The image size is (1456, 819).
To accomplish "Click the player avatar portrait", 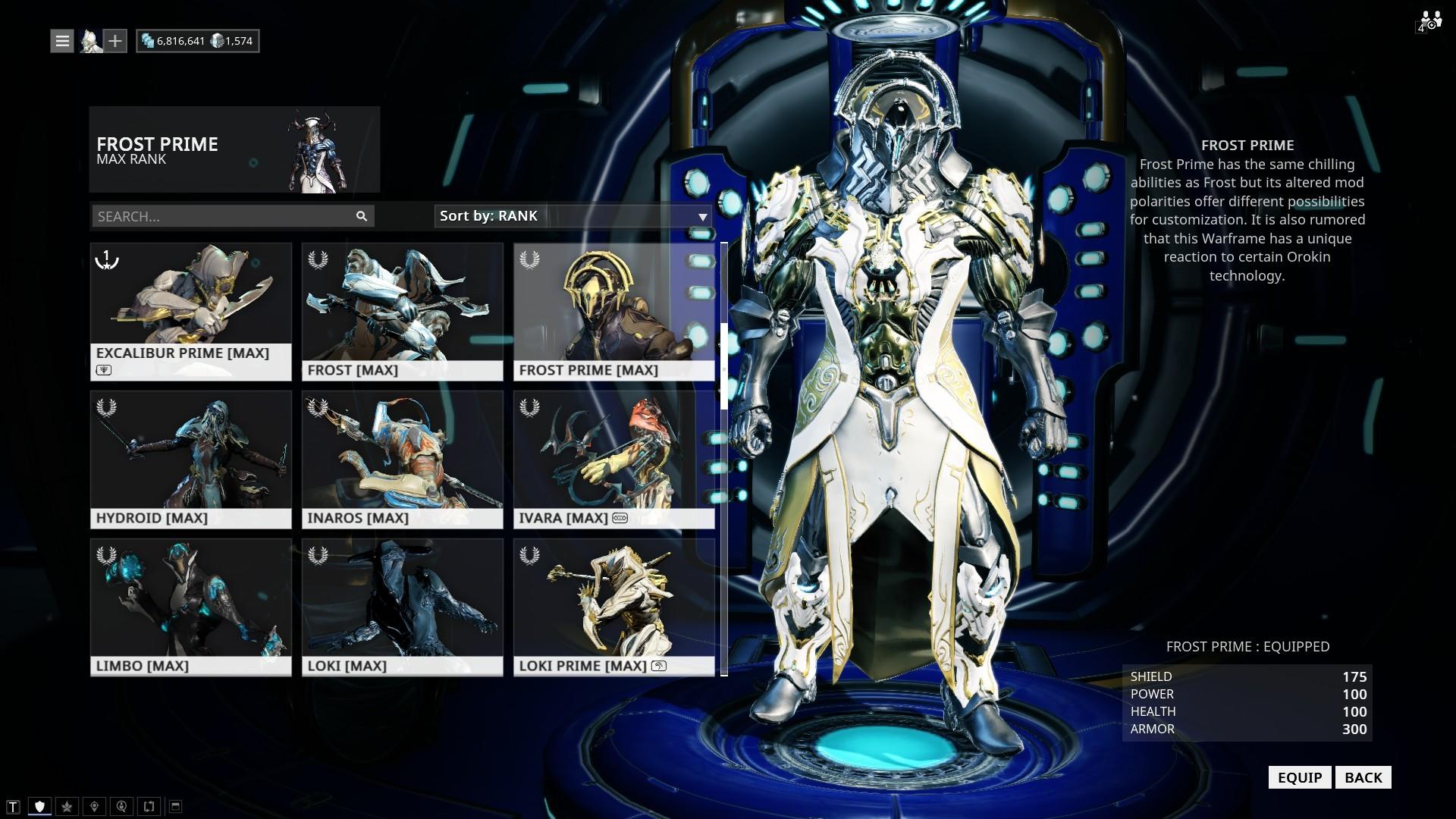I will point(91,41).
